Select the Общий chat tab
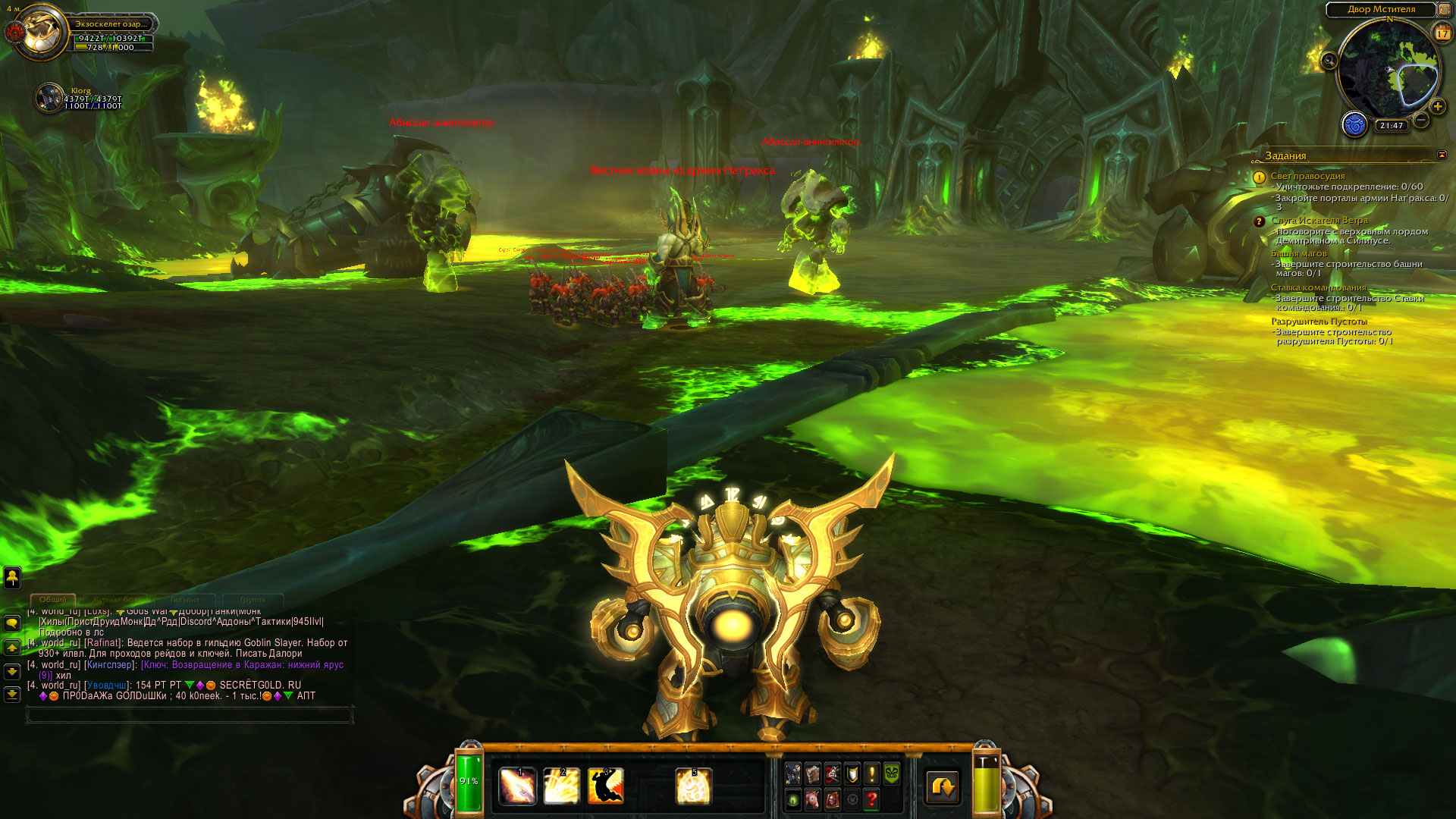 (53, 600)
